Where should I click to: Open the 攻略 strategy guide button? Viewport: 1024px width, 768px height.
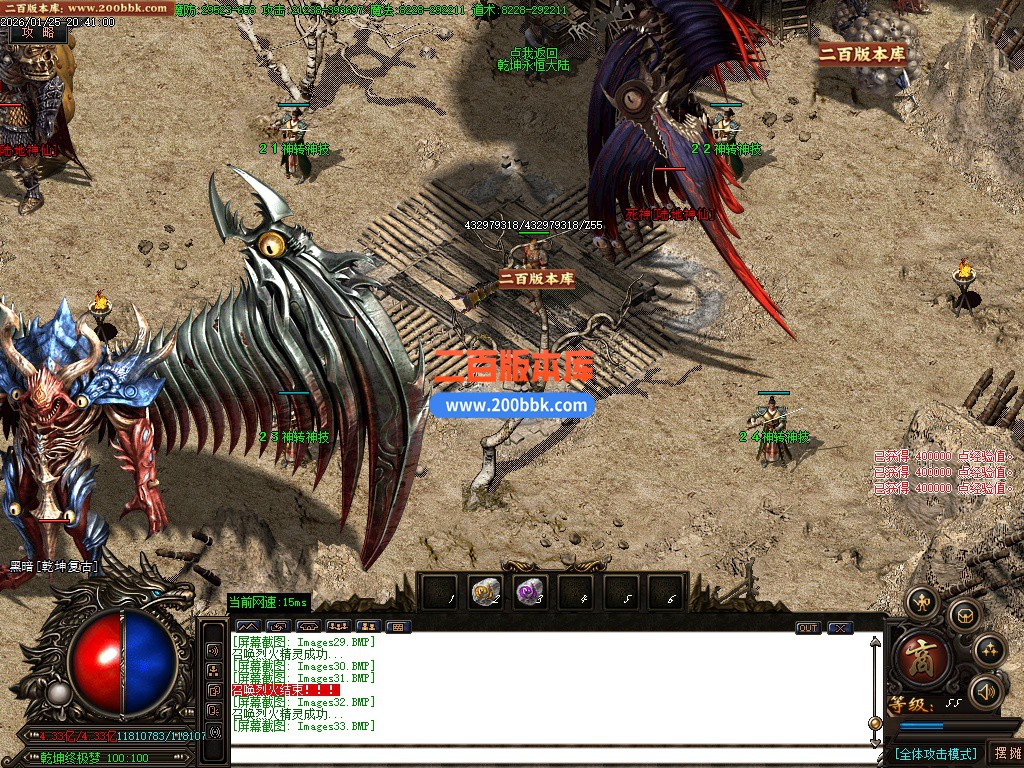click(x=38, y=32)
